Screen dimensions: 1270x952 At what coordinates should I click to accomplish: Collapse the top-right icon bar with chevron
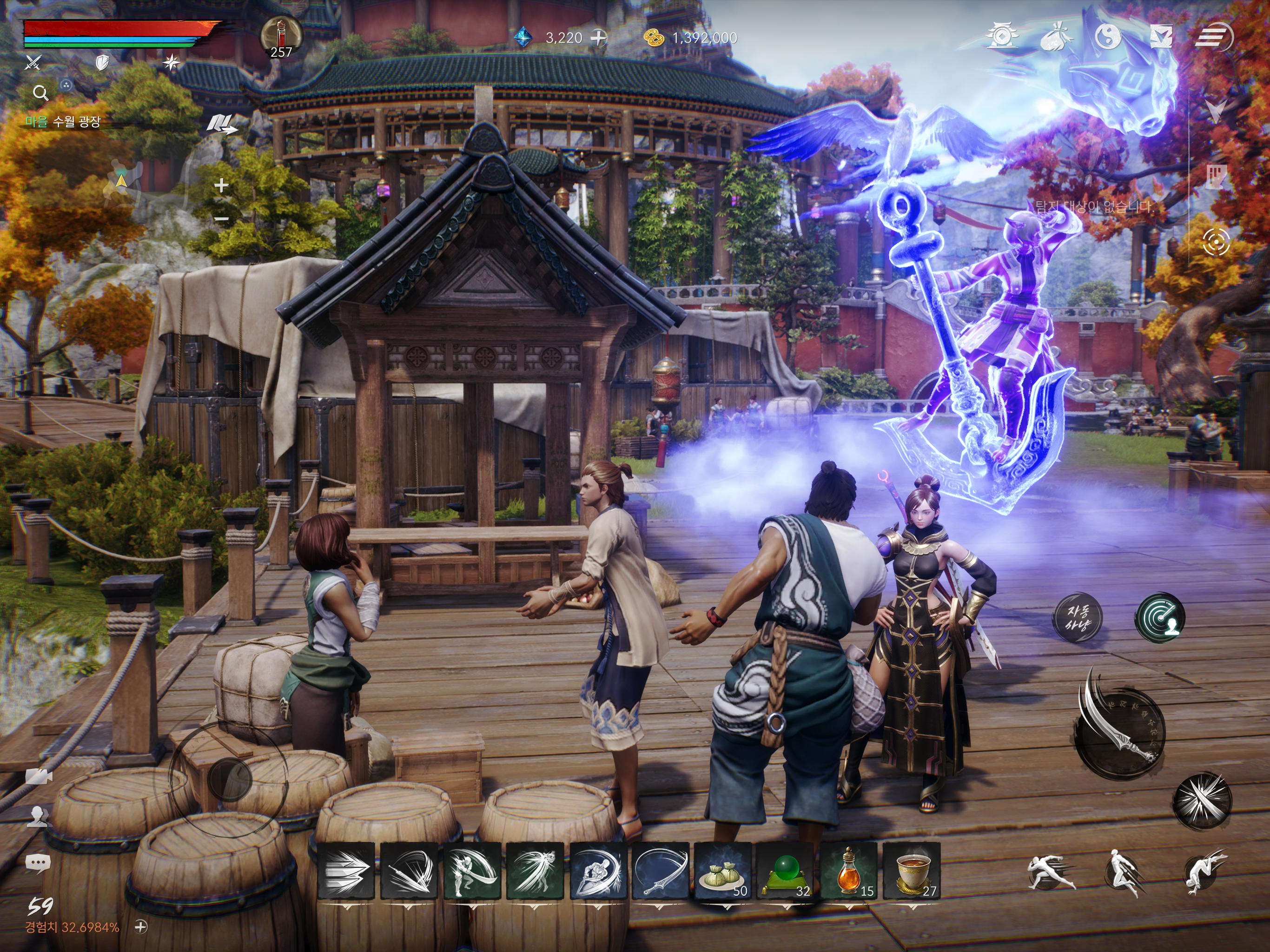click(x=1217, y=111)
